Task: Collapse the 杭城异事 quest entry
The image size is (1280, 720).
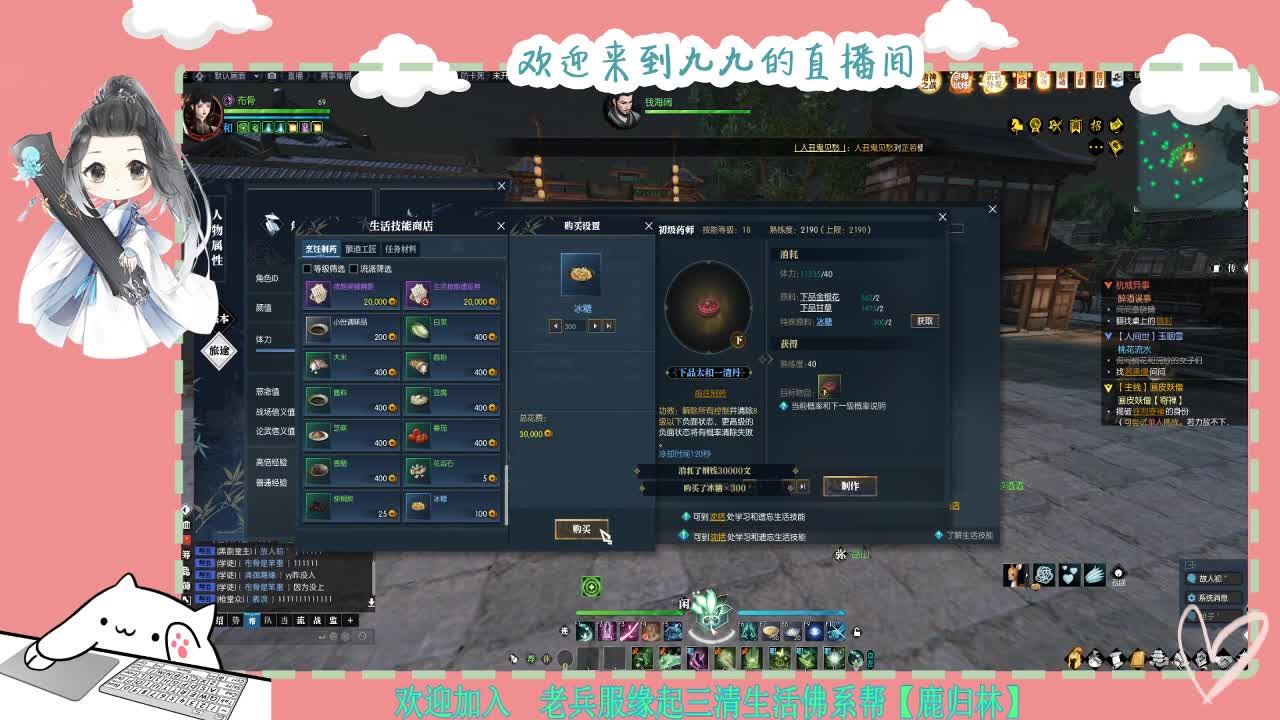Action: [1108, 285]
